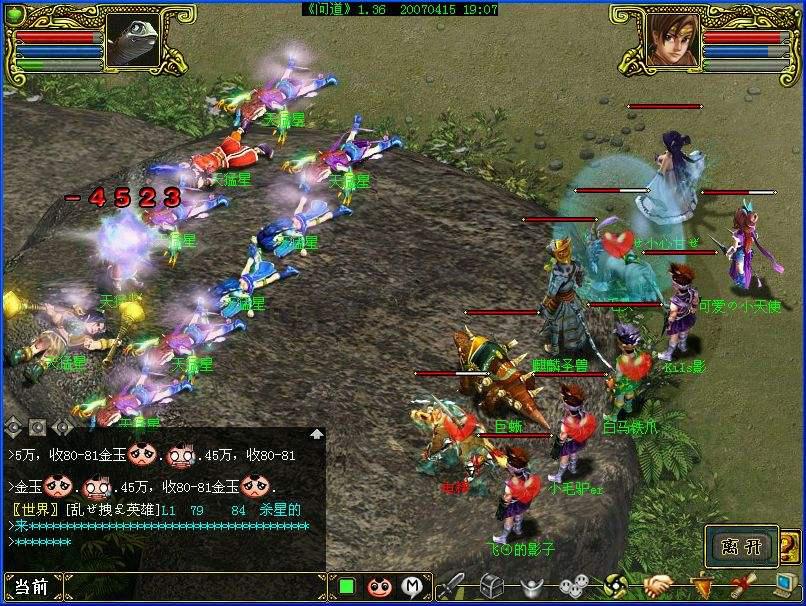Click the silver winged emblem icon

pyautogui.click(x=531, y=586)
